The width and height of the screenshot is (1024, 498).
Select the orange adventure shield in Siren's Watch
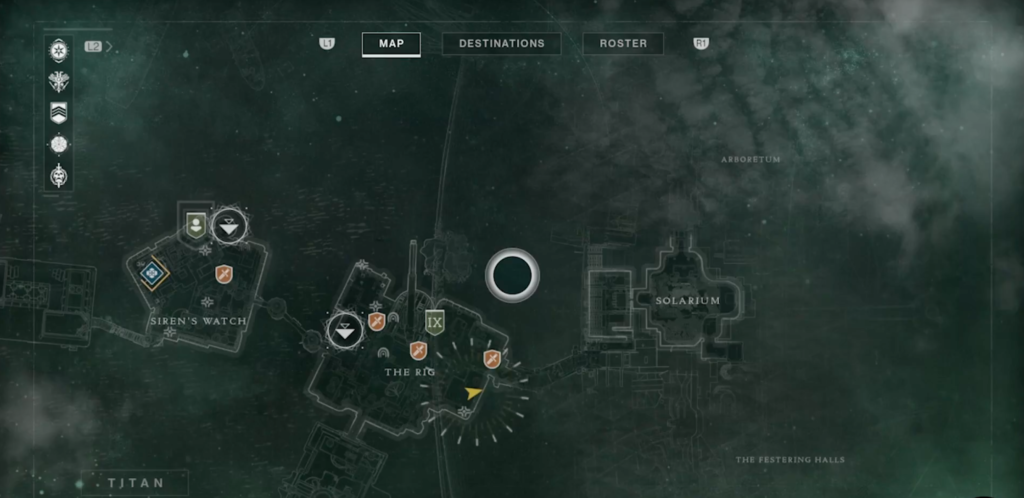point(224,273)
